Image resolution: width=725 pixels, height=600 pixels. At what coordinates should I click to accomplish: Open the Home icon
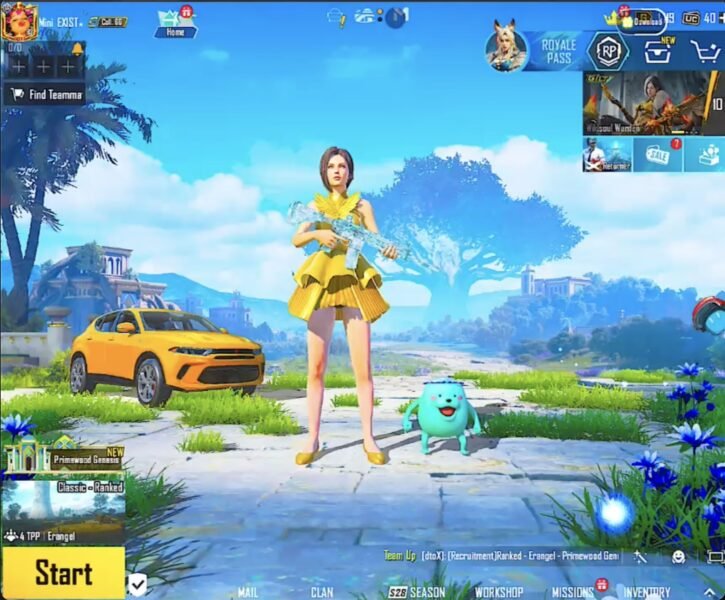[x=175, y=22]
